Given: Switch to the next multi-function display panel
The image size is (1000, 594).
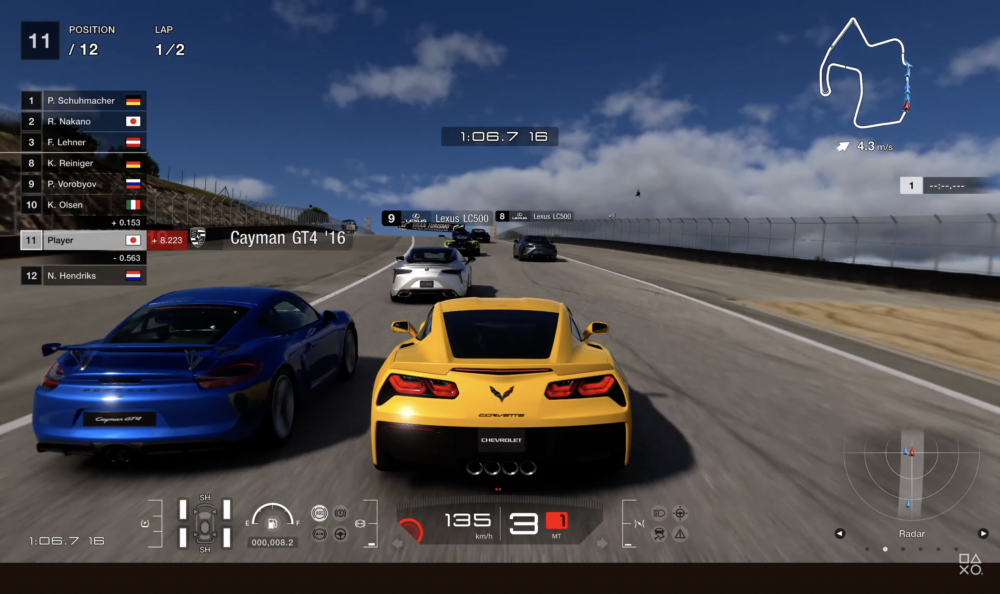Looking at the screenshot, I should pos(983,534).
